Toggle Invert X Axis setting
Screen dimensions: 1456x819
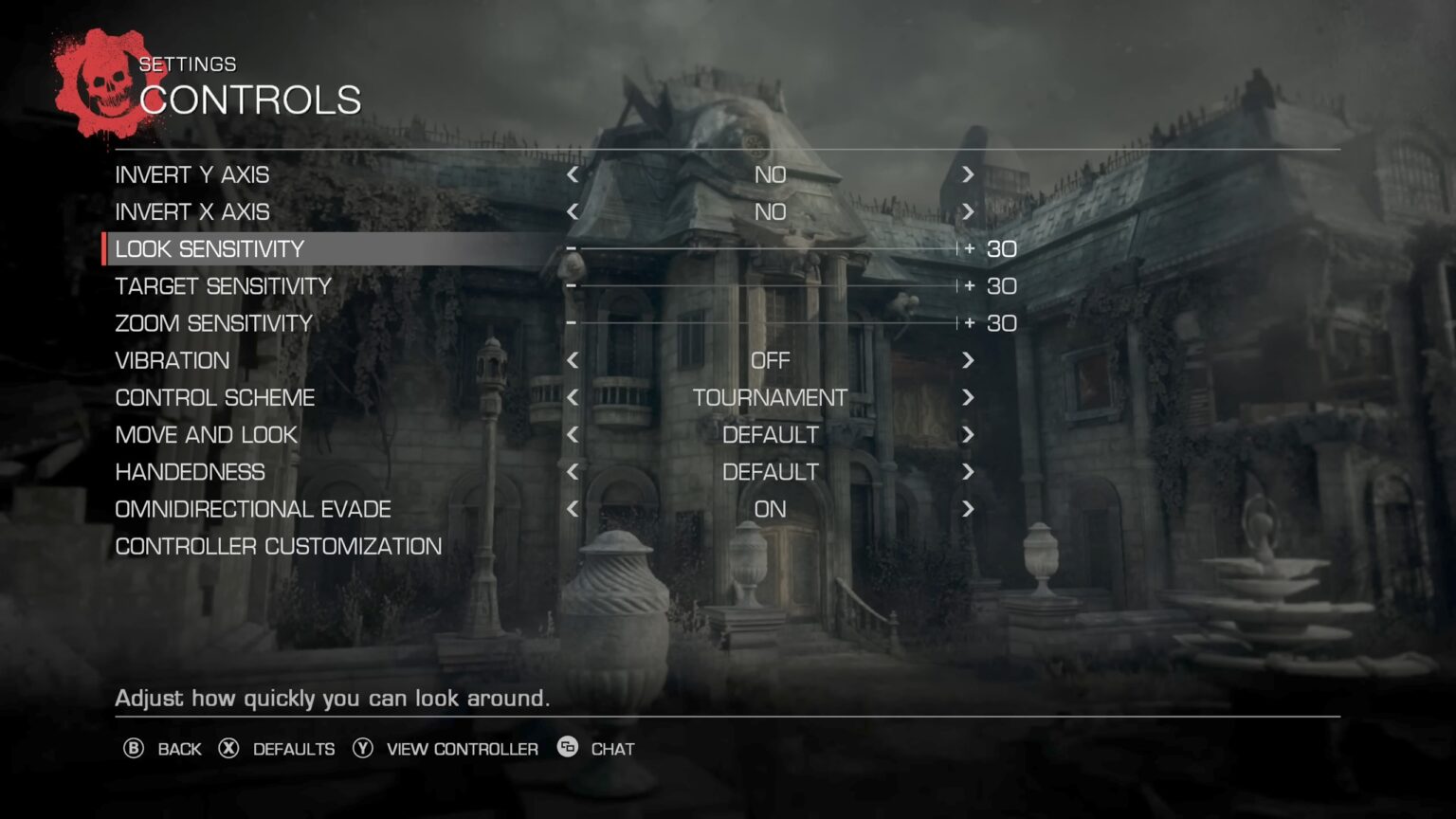tap(969, 211)
